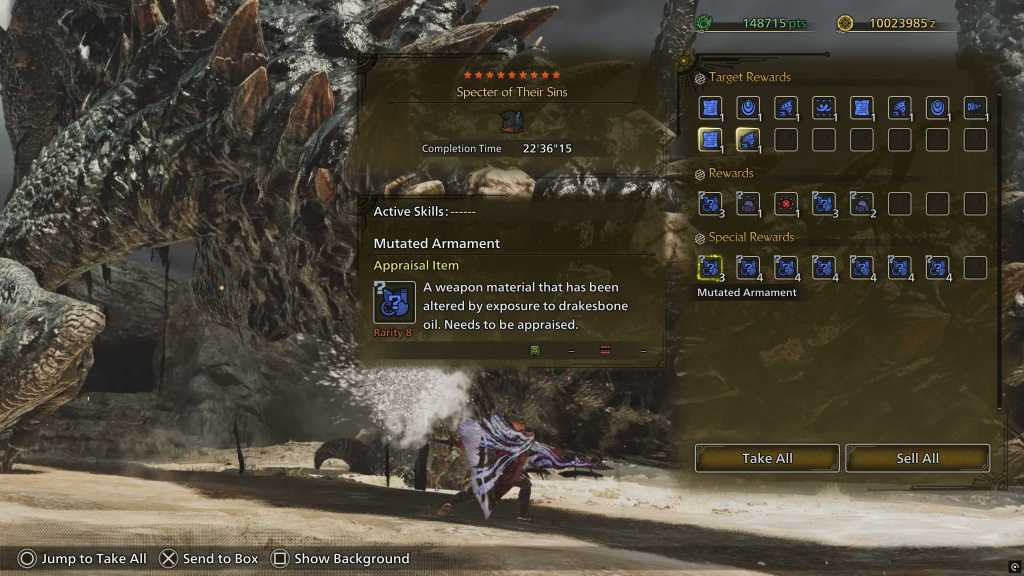
Task: Click the Sell All button
Action: click(917, 458)
